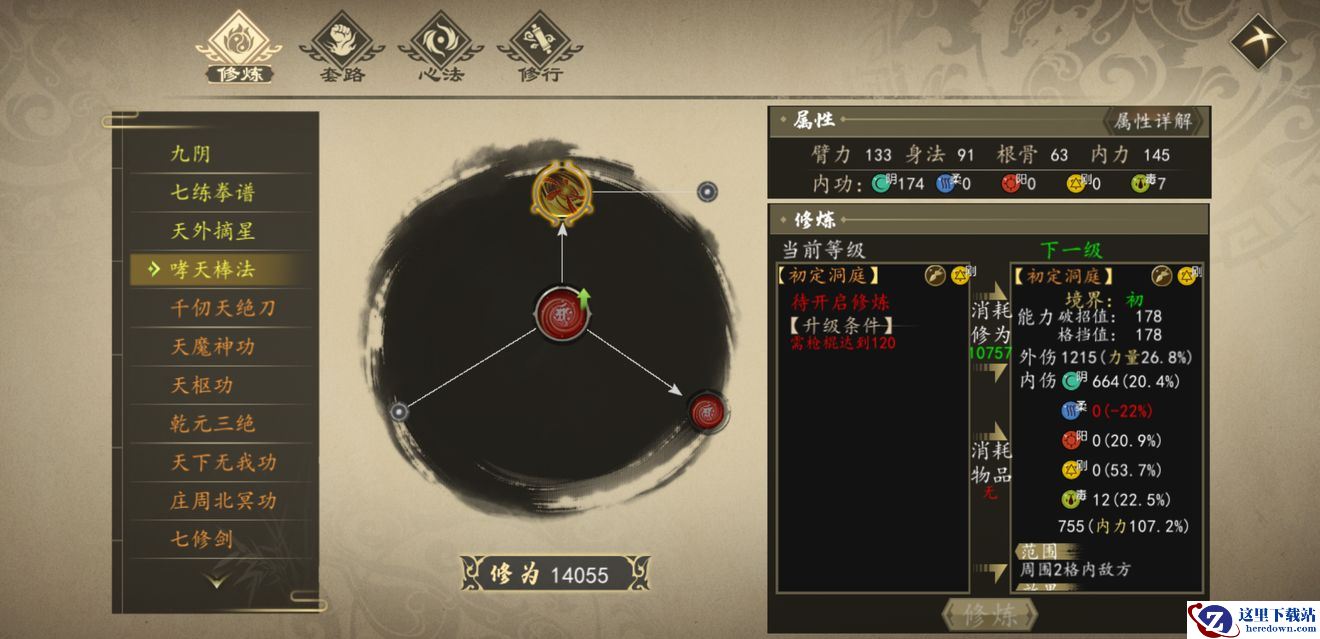
Task: Select the 心法 tab
Action: [x=440, y=46]
